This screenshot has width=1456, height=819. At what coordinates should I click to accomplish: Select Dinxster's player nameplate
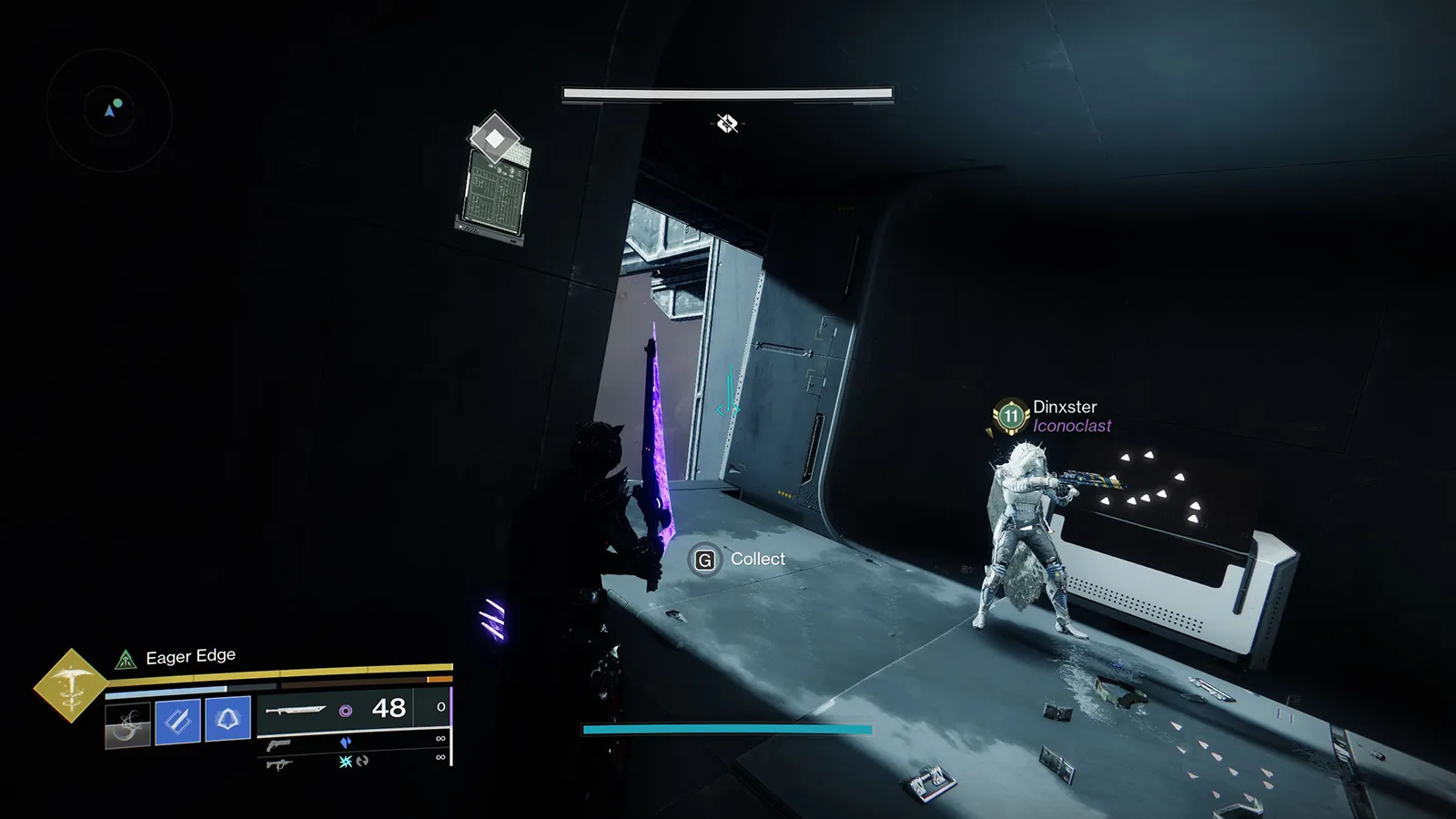click(1065, 407)
